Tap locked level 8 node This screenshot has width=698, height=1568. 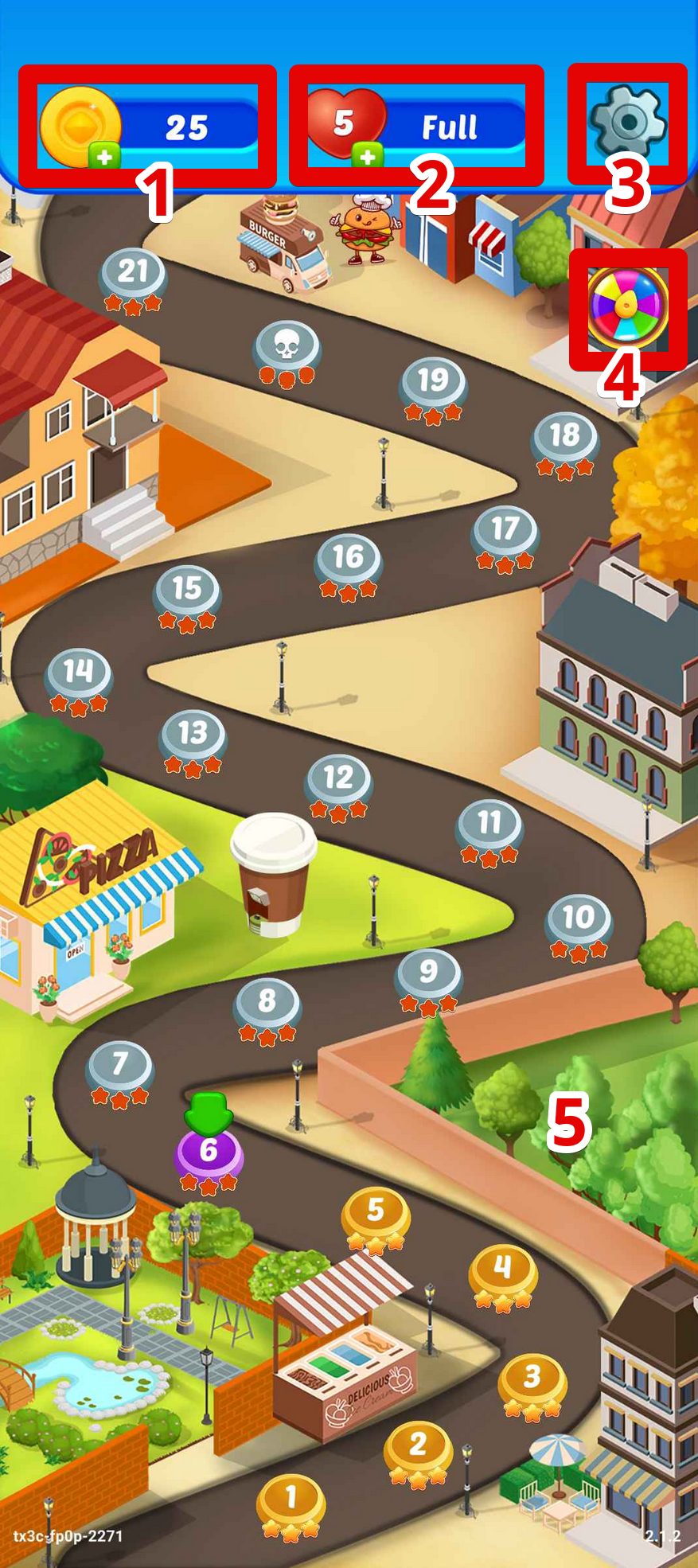point(267,1001)
